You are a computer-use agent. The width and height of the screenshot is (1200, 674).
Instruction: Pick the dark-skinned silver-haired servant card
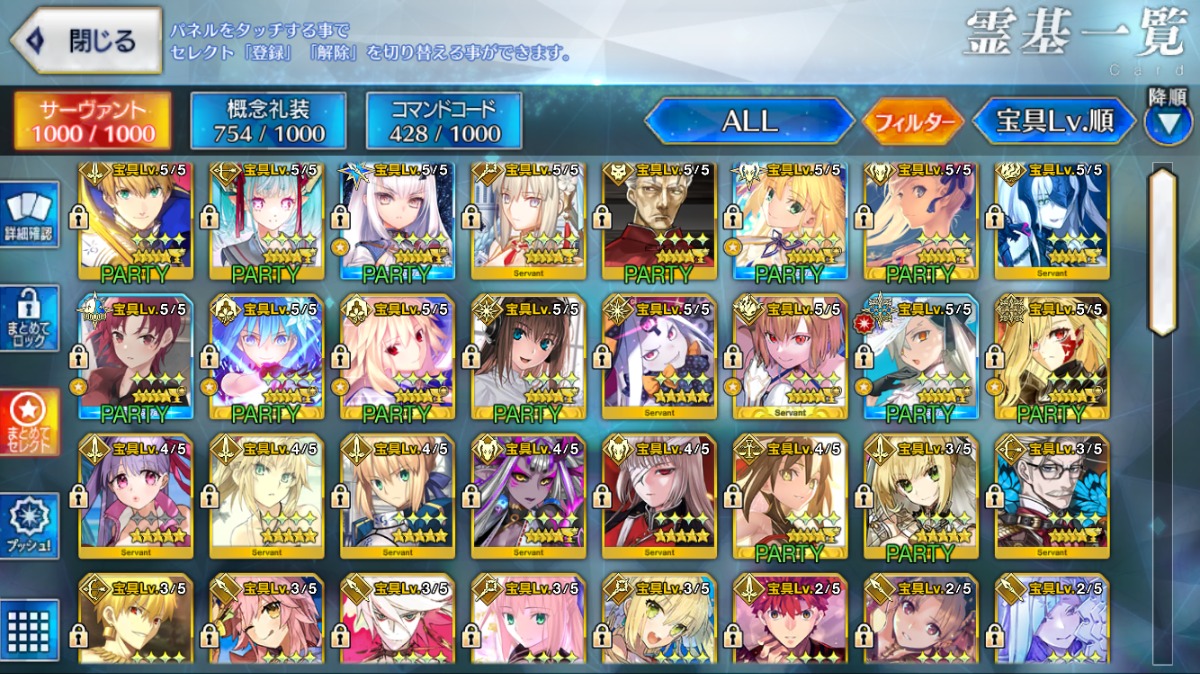[529, 495]
